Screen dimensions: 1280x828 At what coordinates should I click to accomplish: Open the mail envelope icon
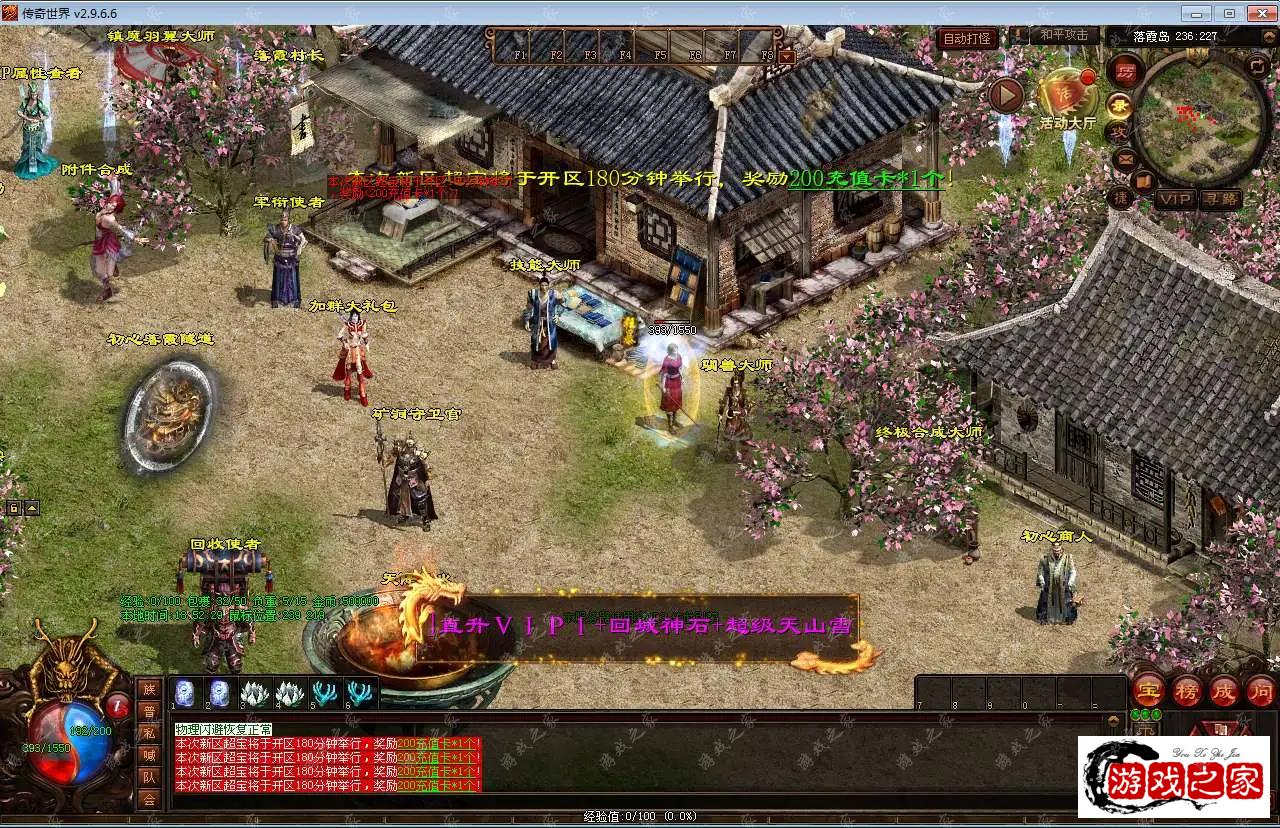[1125, 158]
